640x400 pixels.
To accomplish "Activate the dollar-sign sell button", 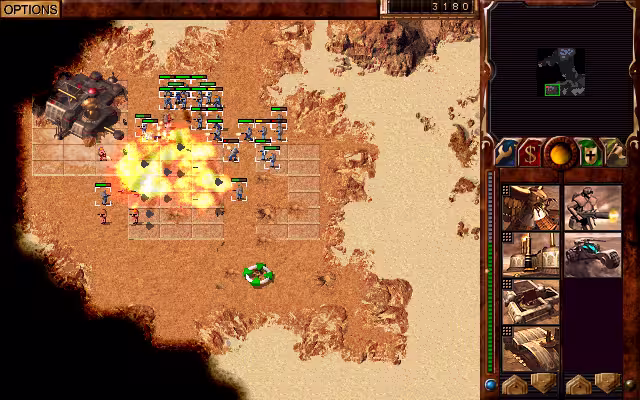I will tap(531, 153).
